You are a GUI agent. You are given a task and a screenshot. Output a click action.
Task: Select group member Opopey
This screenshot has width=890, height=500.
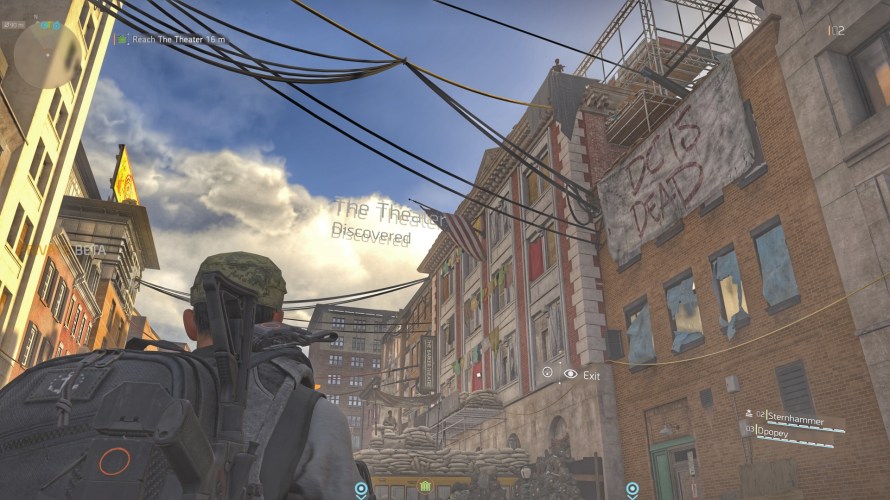click(786, 431)
